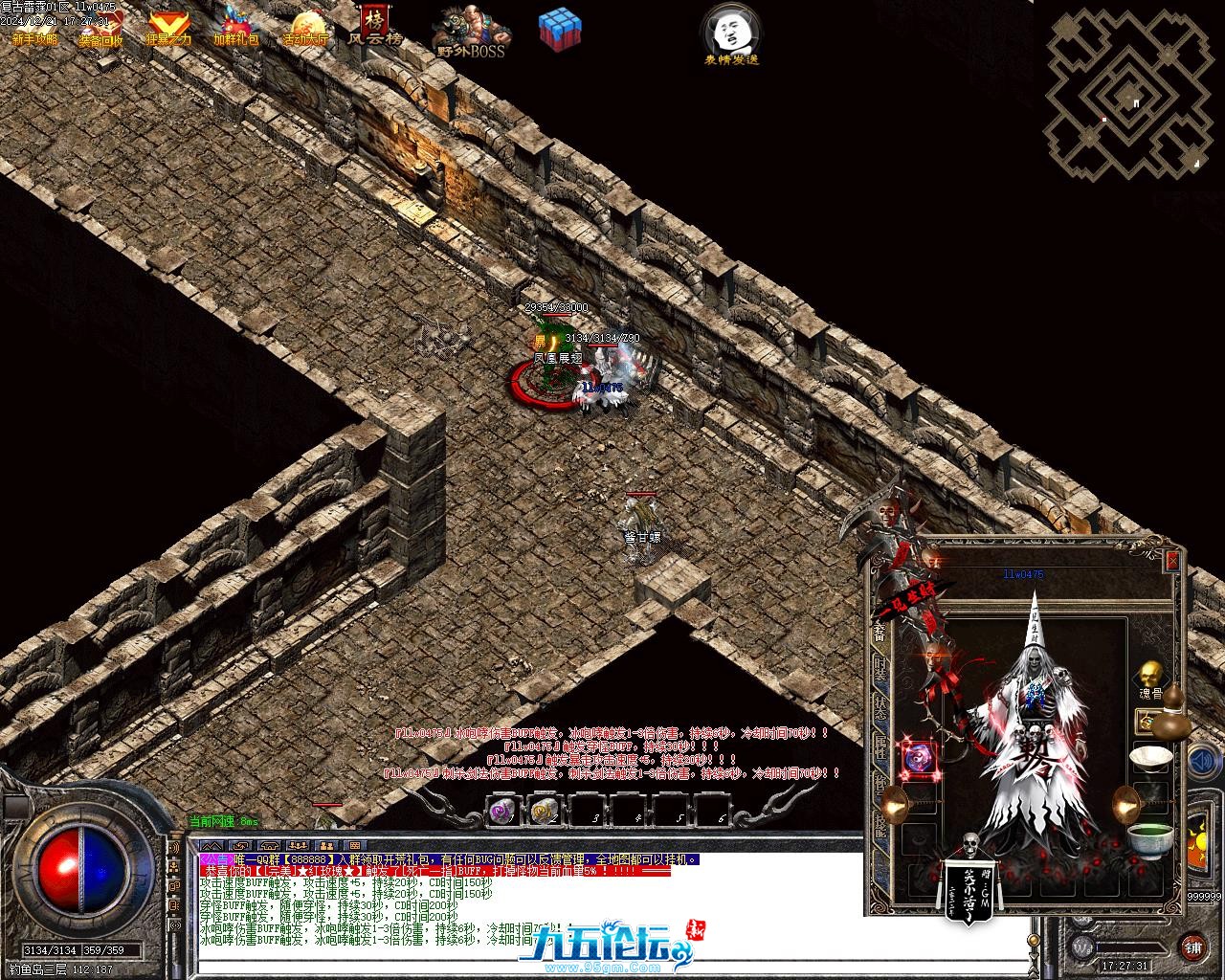The width and height of the screenshot is (1225, 980).
Task: Toggle the blue speaker sound button
Action: 1201,763
